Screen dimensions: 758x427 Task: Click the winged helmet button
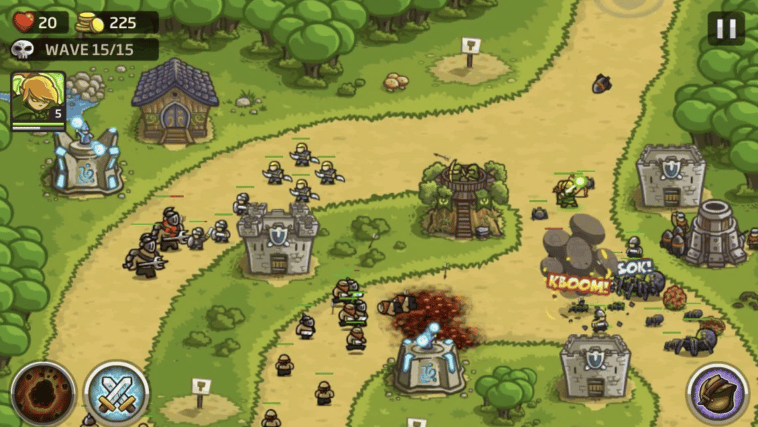coord(718,393)
